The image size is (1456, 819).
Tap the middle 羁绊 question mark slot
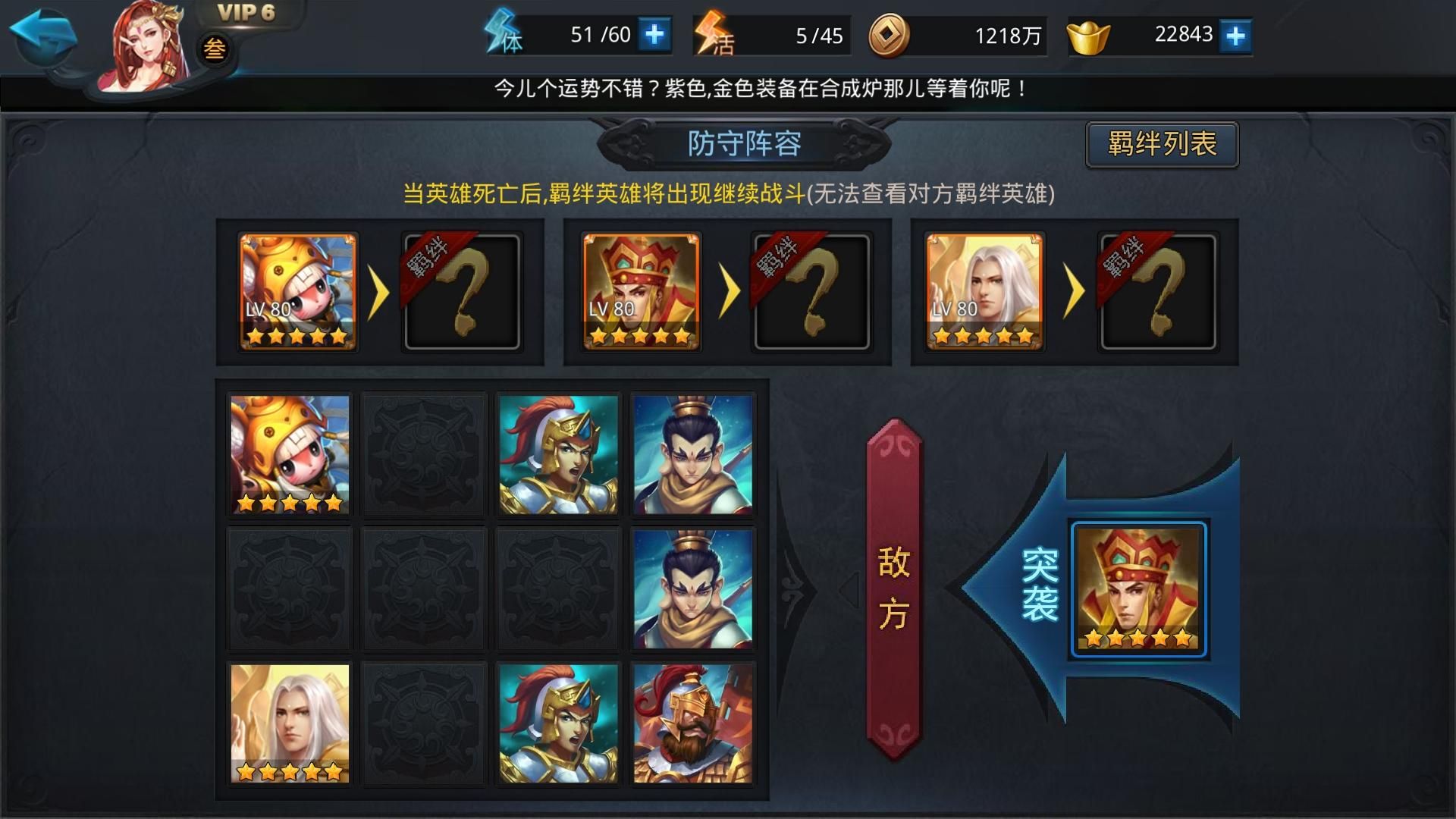810,293
